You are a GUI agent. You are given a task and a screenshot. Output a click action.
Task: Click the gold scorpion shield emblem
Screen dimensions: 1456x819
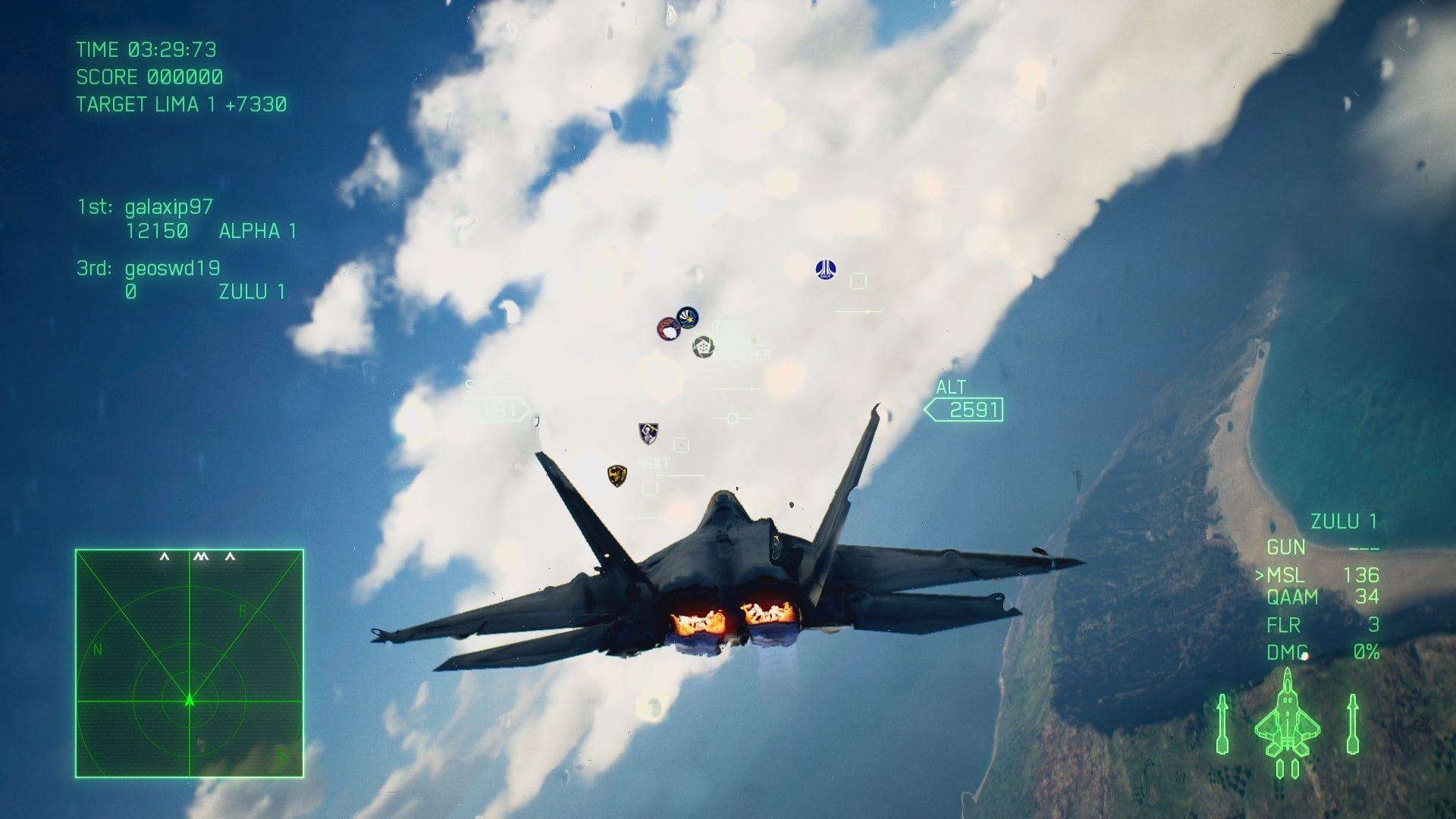pyautogui.click(x=617, y=476)
